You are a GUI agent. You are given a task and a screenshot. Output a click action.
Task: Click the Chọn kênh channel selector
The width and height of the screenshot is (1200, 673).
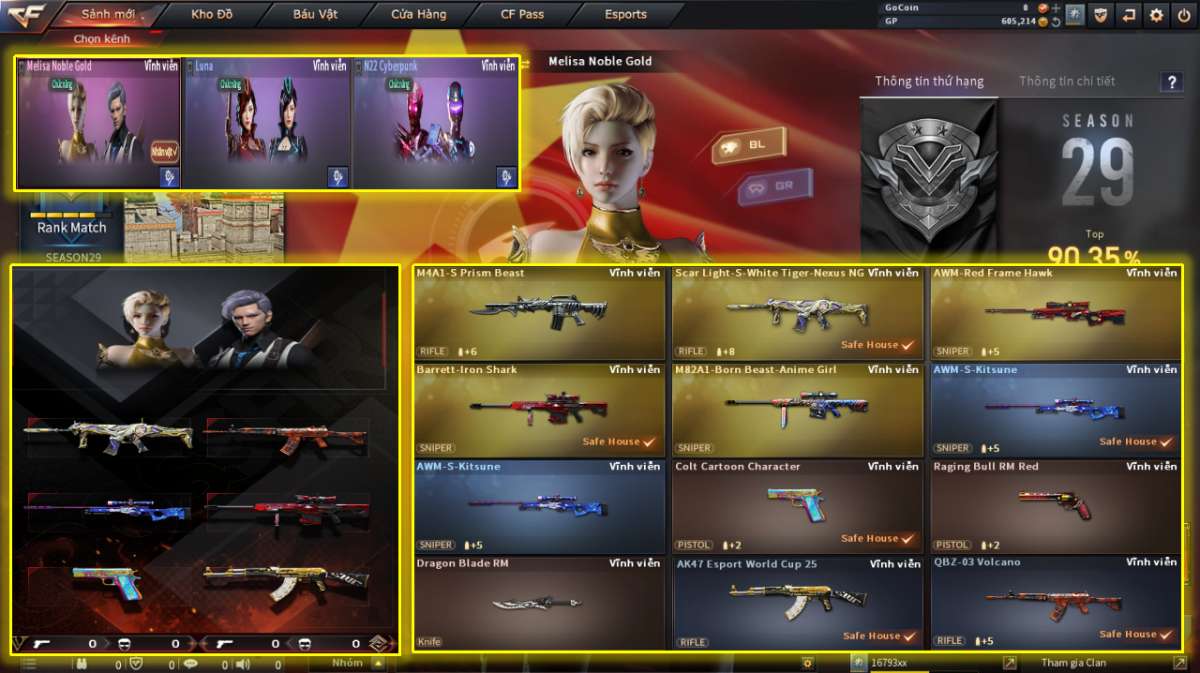101,39
